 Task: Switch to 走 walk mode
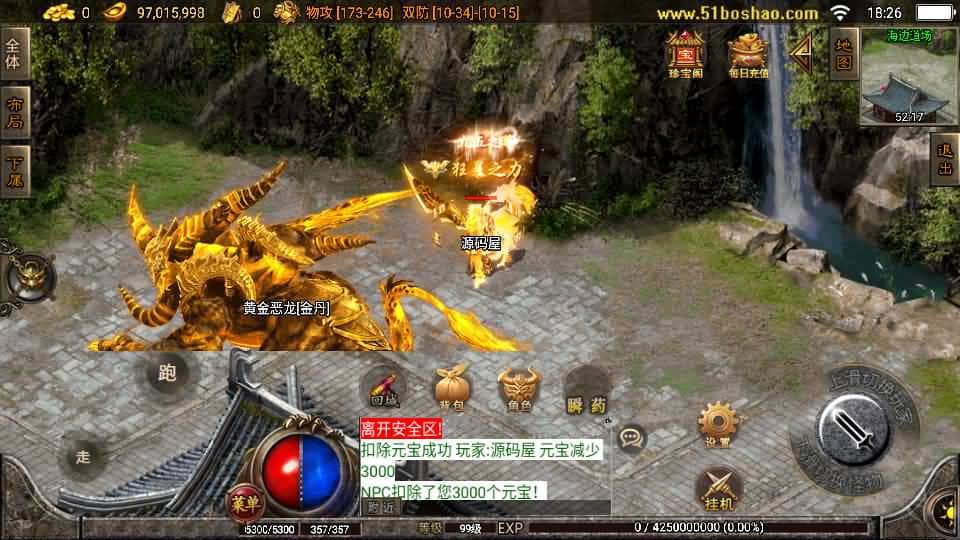coord(83,458)
